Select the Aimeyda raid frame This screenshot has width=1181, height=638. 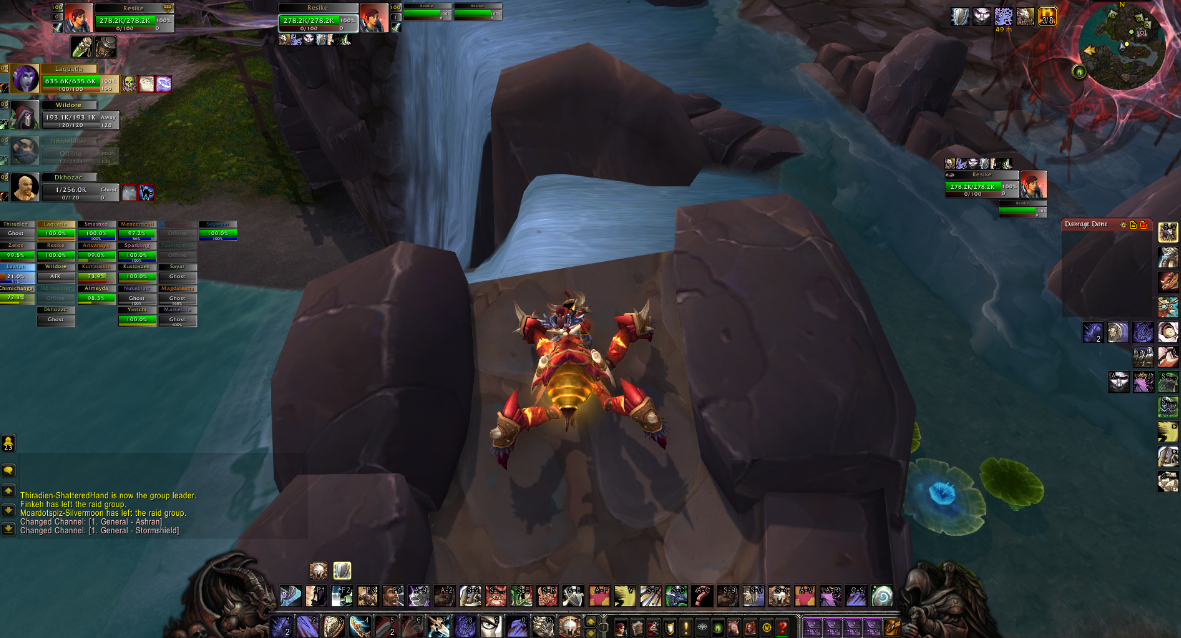(97, 294)
